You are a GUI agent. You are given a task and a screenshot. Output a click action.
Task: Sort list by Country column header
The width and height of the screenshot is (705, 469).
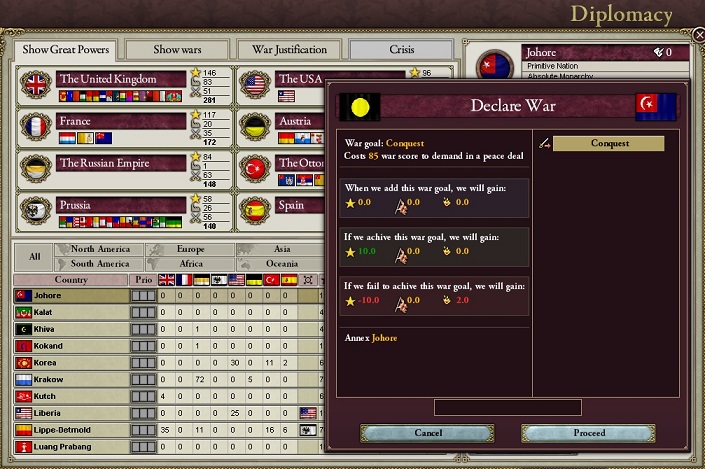pos(71,280)
